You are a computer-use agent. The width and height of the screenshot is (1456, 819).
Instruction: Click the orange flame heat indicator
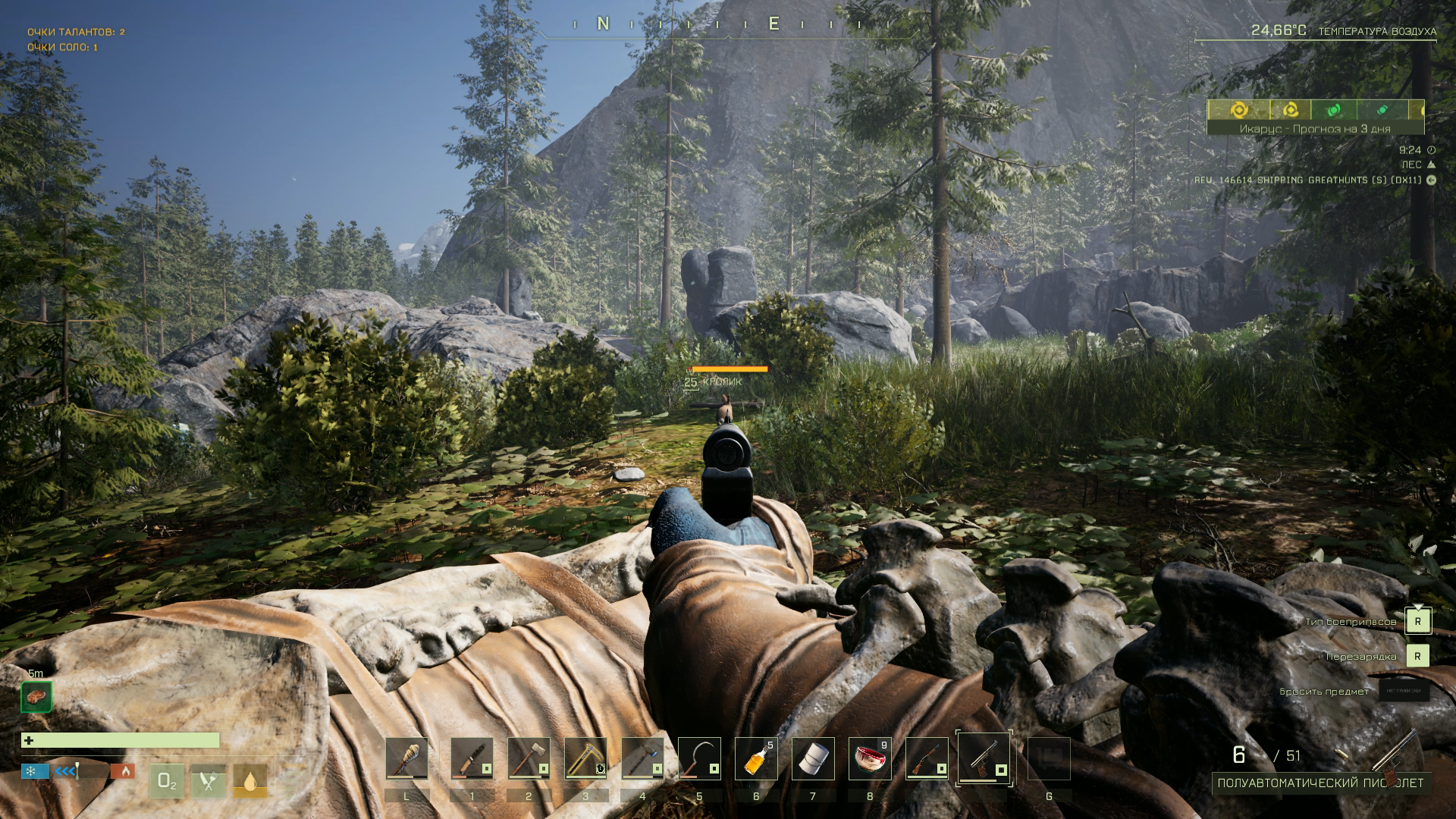(124, 771)
